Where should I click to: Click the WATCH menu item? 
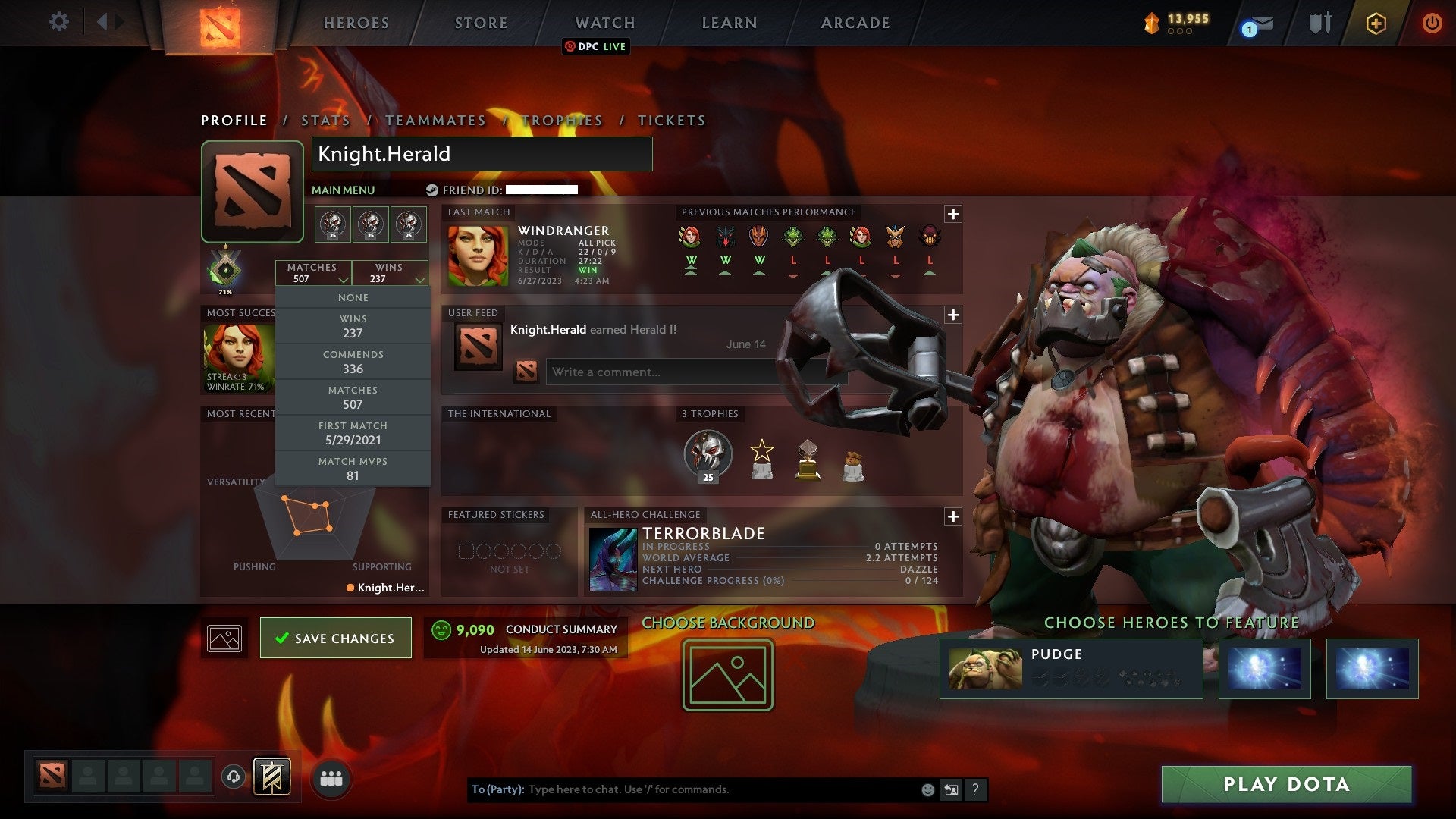[x=604, y=22]
